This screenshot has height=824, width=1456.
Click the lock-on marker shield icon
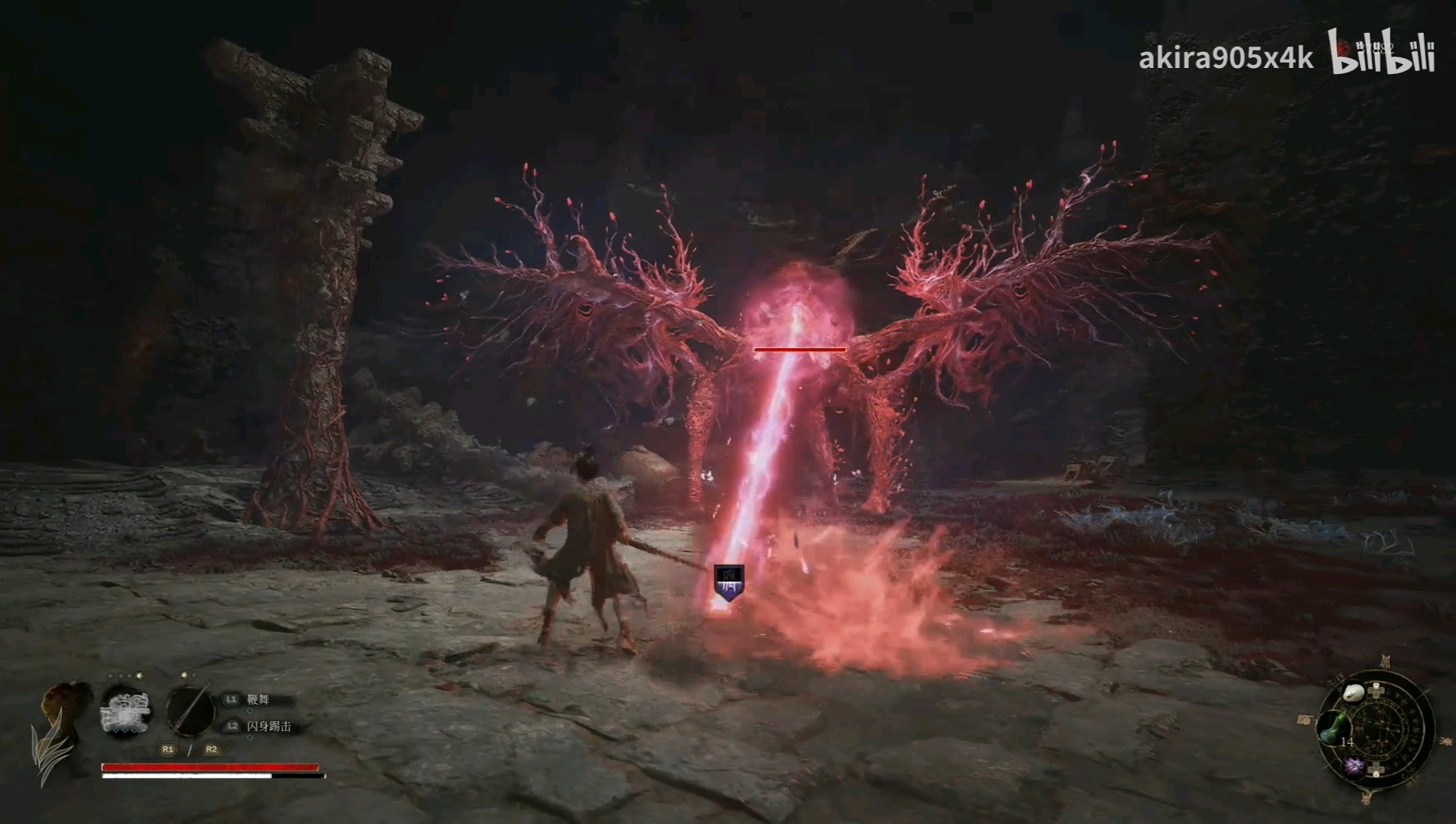point(729,582)
